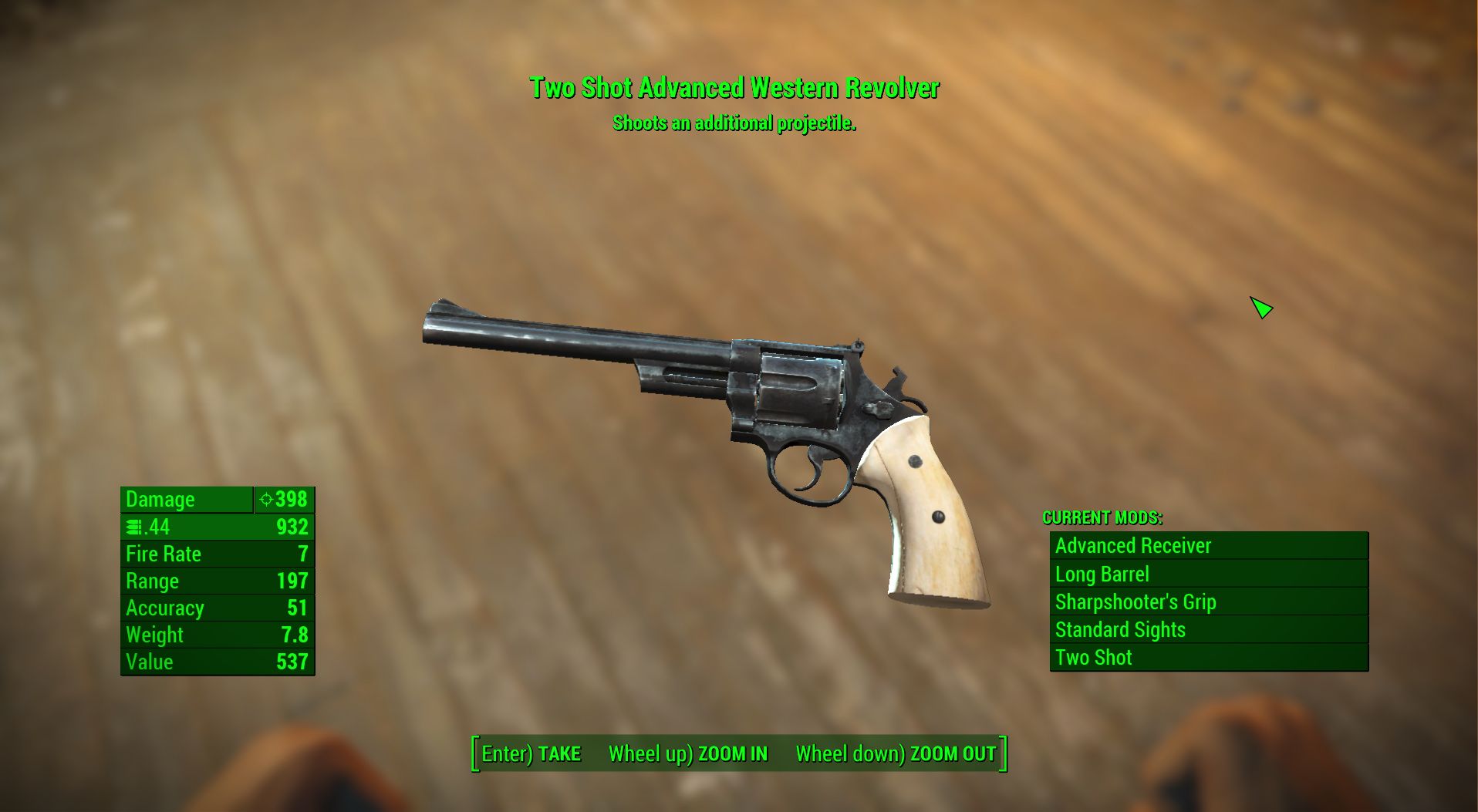Click the crosshair icon next to Damage value

(267, 500)
